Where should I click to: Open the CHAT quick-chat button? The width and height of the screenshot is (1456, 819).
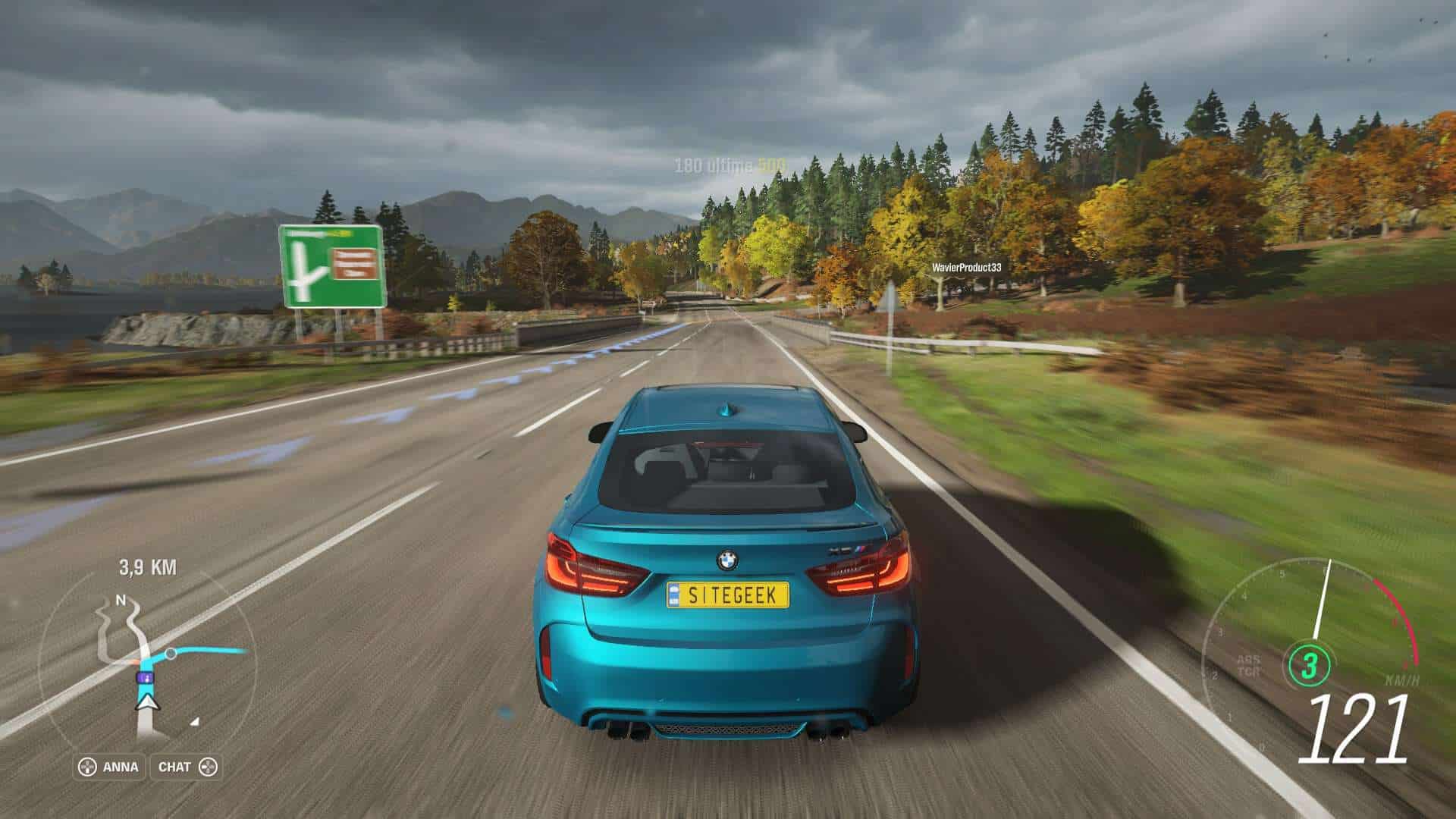187,767
